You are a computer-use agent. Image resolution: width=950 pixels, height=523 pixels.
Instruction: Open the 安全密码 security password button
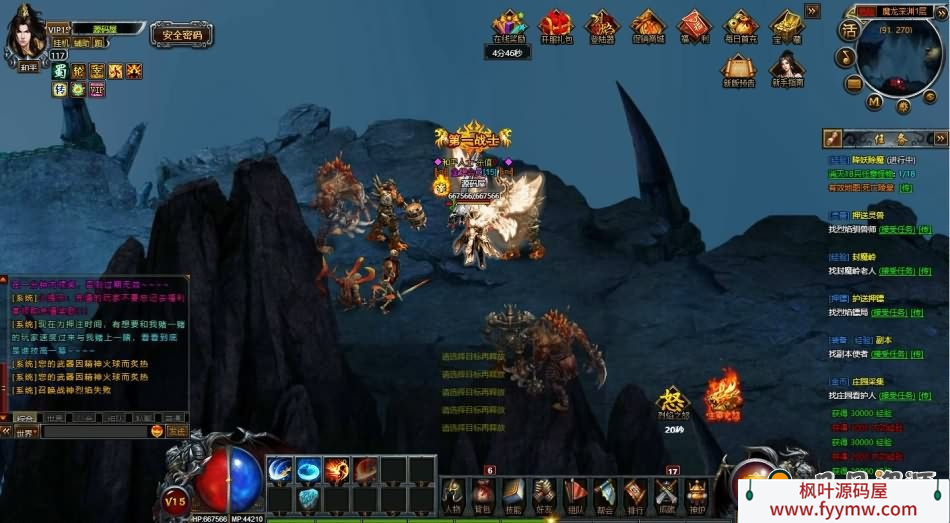click(x=182, y=35)
